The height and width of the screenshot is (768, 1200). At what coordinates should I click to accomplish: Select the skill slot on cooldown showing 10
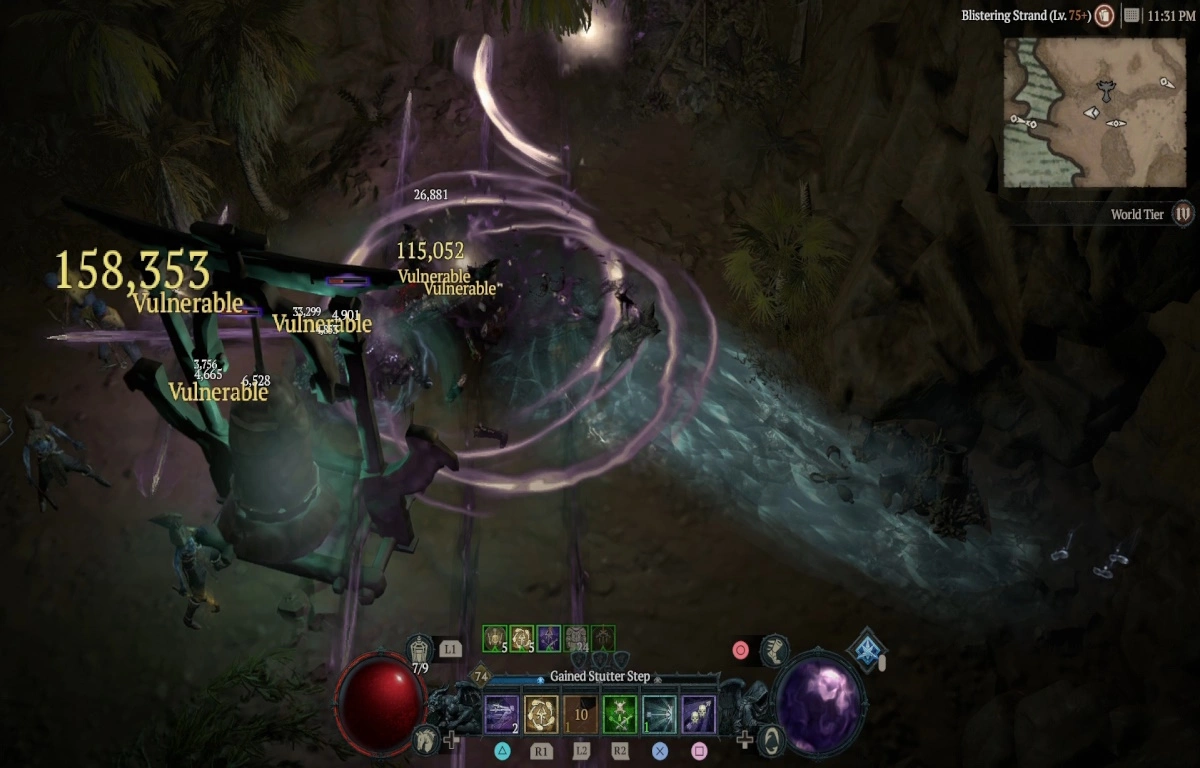pyautogui.click(x=580, y=715)
